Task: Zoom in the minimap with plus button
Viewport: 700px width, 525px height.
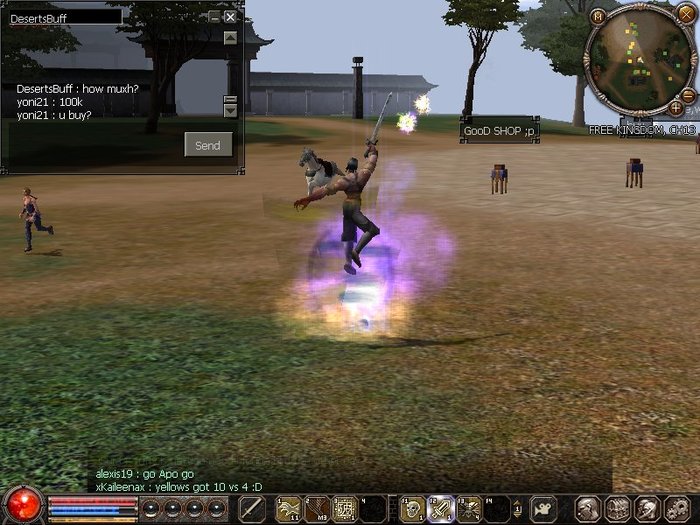Action: point(676,107)
